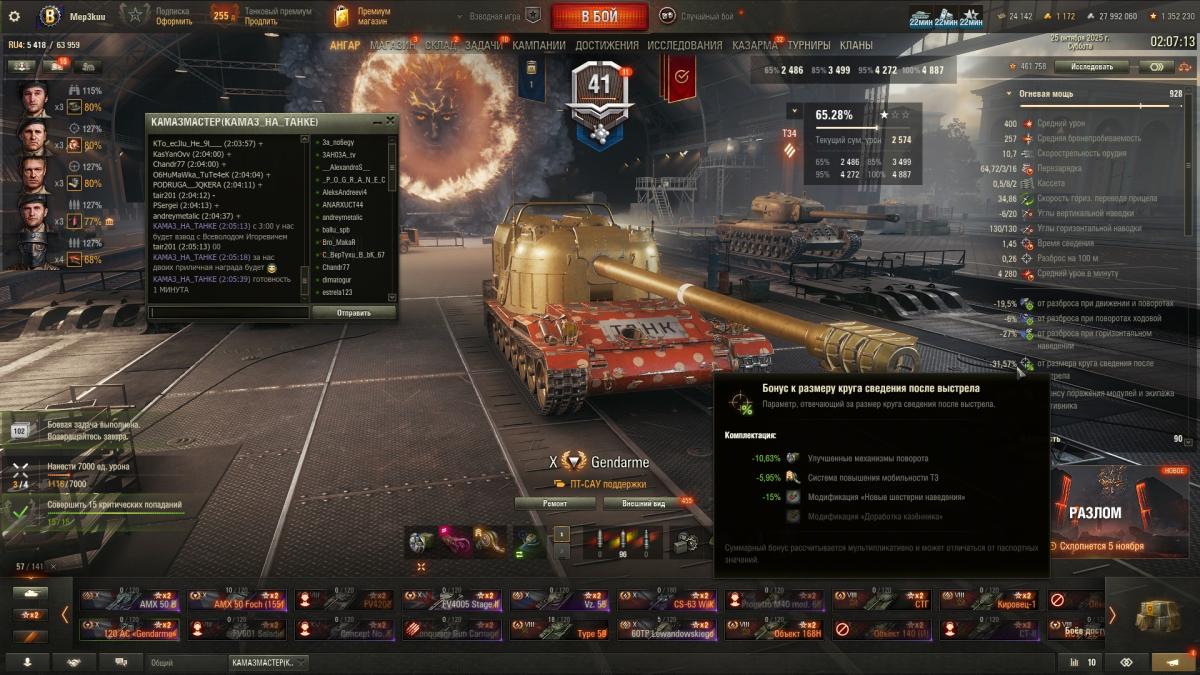Go to the ЗАДАЧИ tab
Image resolution: width=1200 pixels, height=675 pixels.
click(x=484, y=45)
